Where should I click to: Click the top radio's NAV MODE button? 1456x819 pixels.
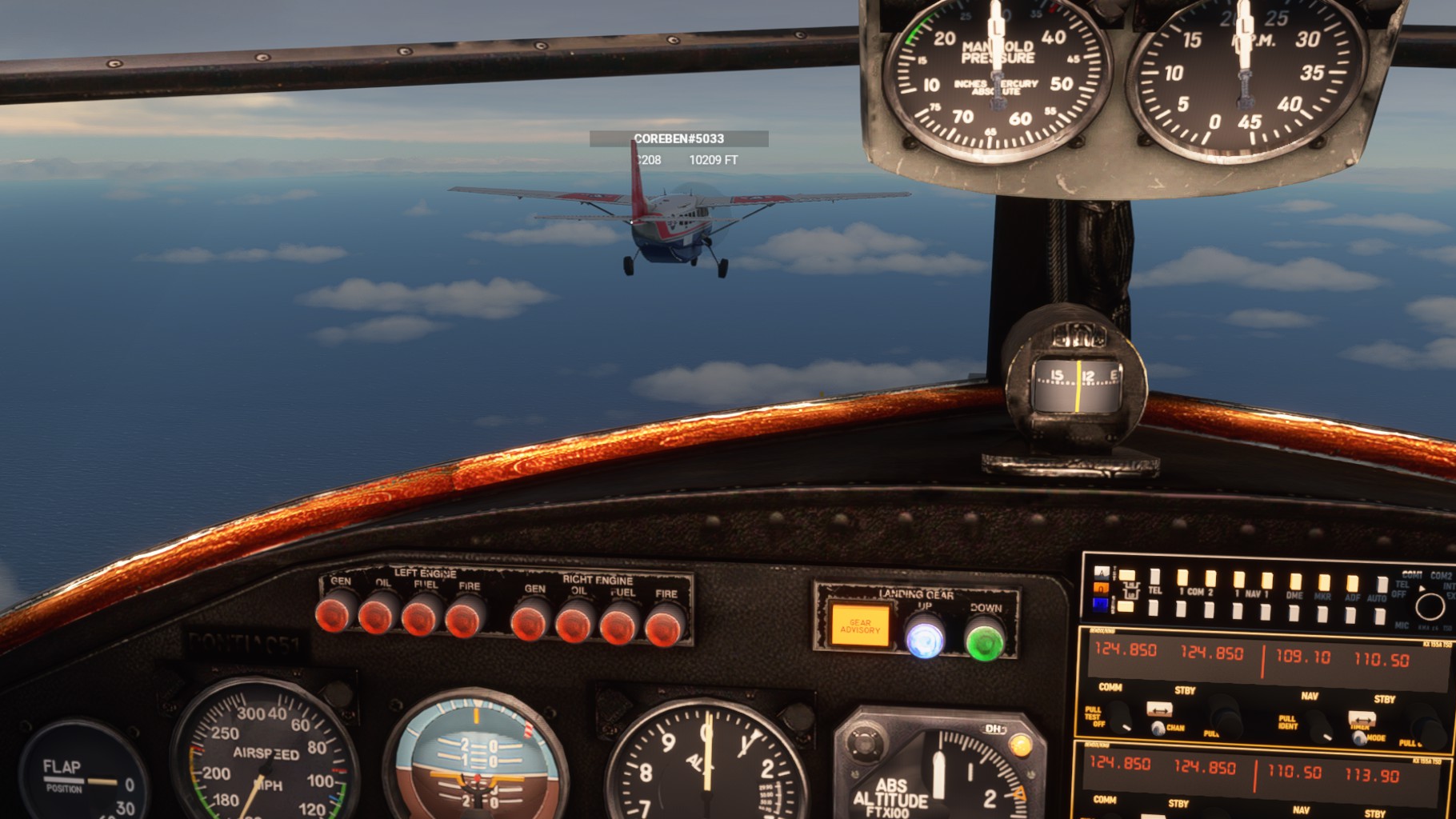click(x=1359, y=737)
